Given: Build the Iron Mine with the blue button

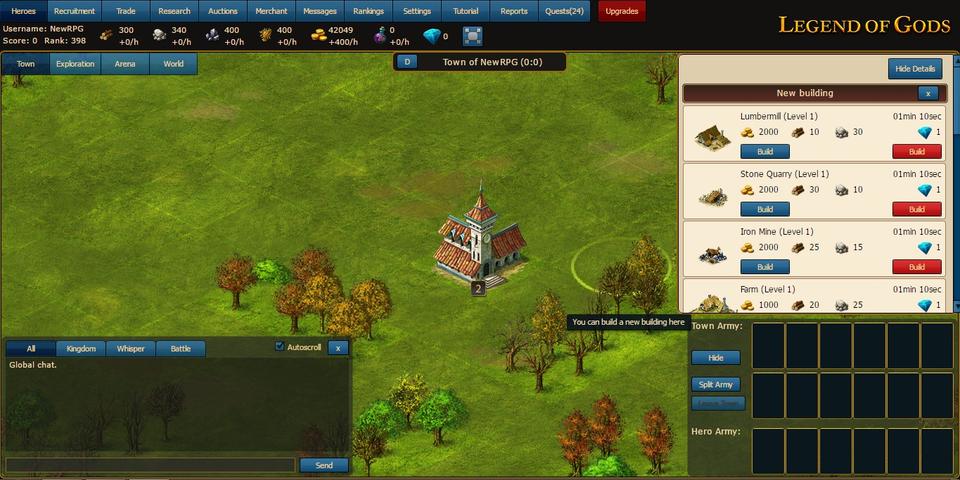Looking at the screenshot, I should click(765, 267).
